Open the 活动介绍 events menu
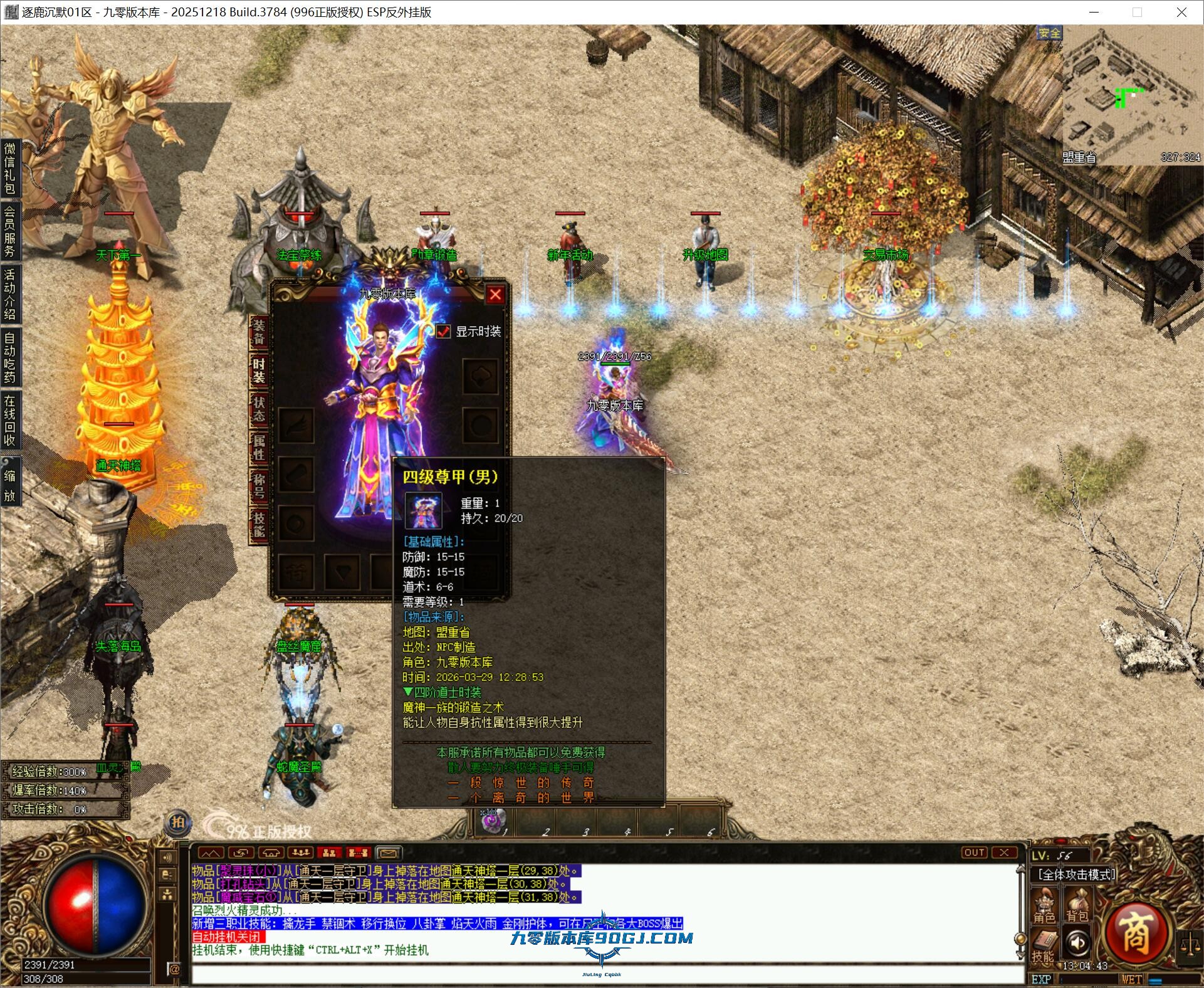Screen dimensions: 1204x988 point(10,293)
